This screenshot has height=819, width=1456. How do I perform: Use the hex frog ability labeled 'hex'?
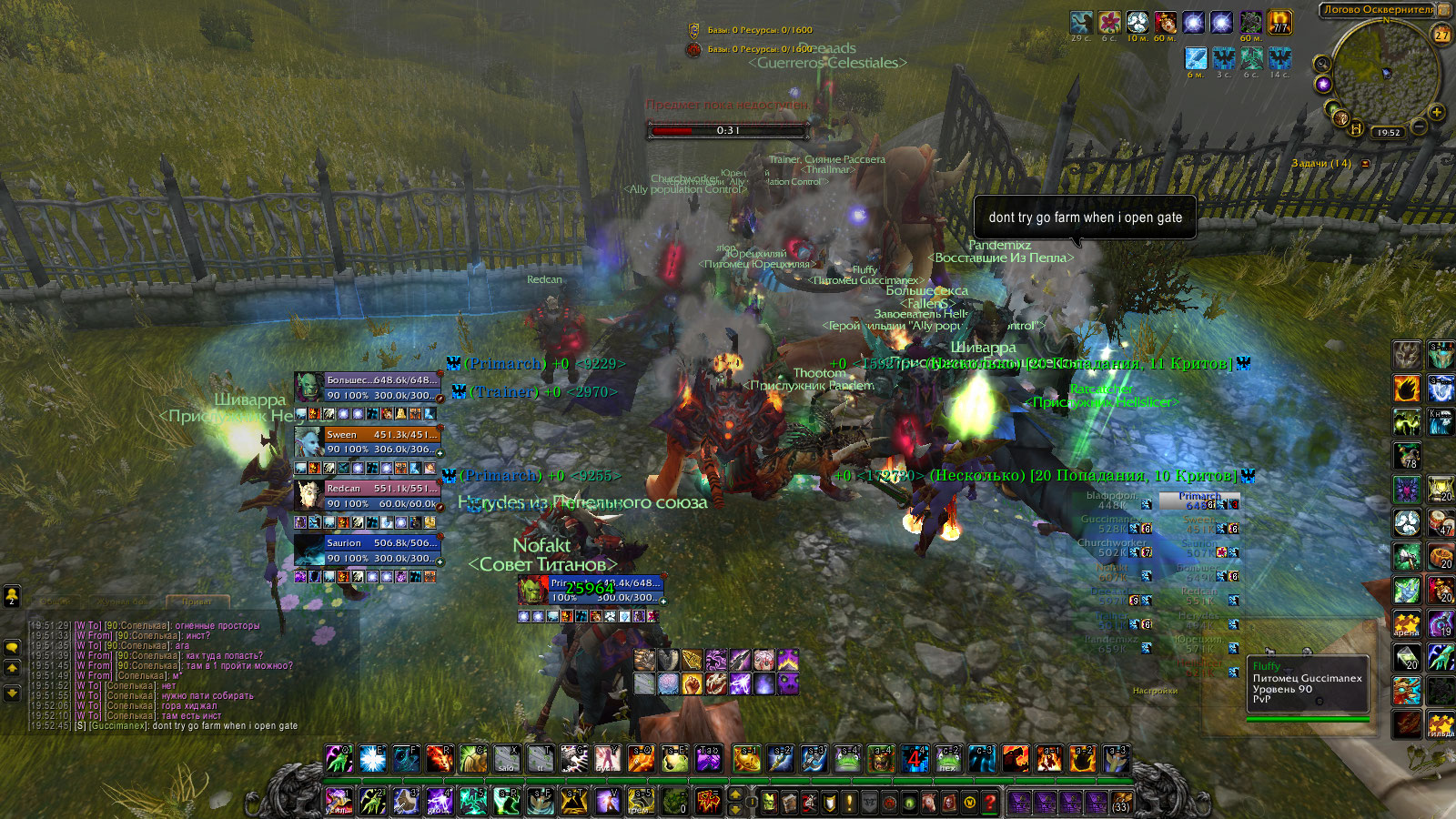coord(949,759)
